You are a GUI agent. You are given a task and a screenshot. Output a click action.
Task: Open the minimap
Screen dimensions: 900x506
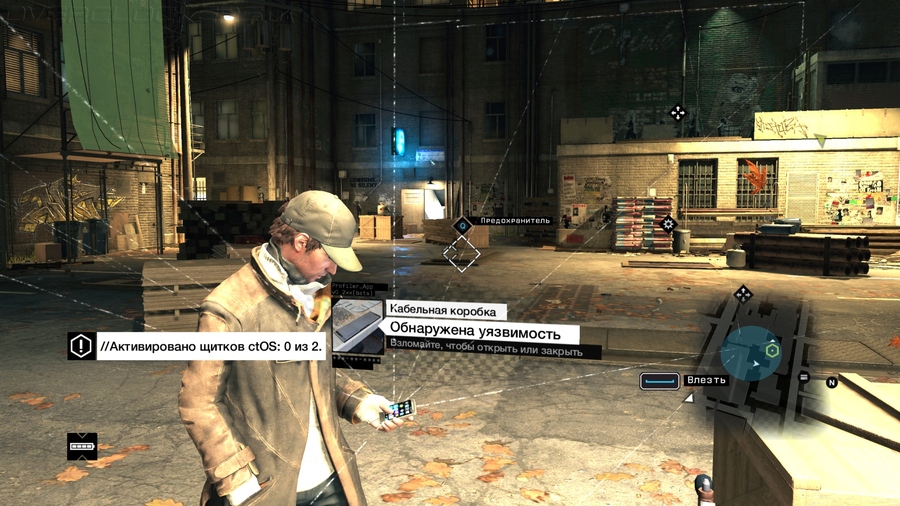751,351
